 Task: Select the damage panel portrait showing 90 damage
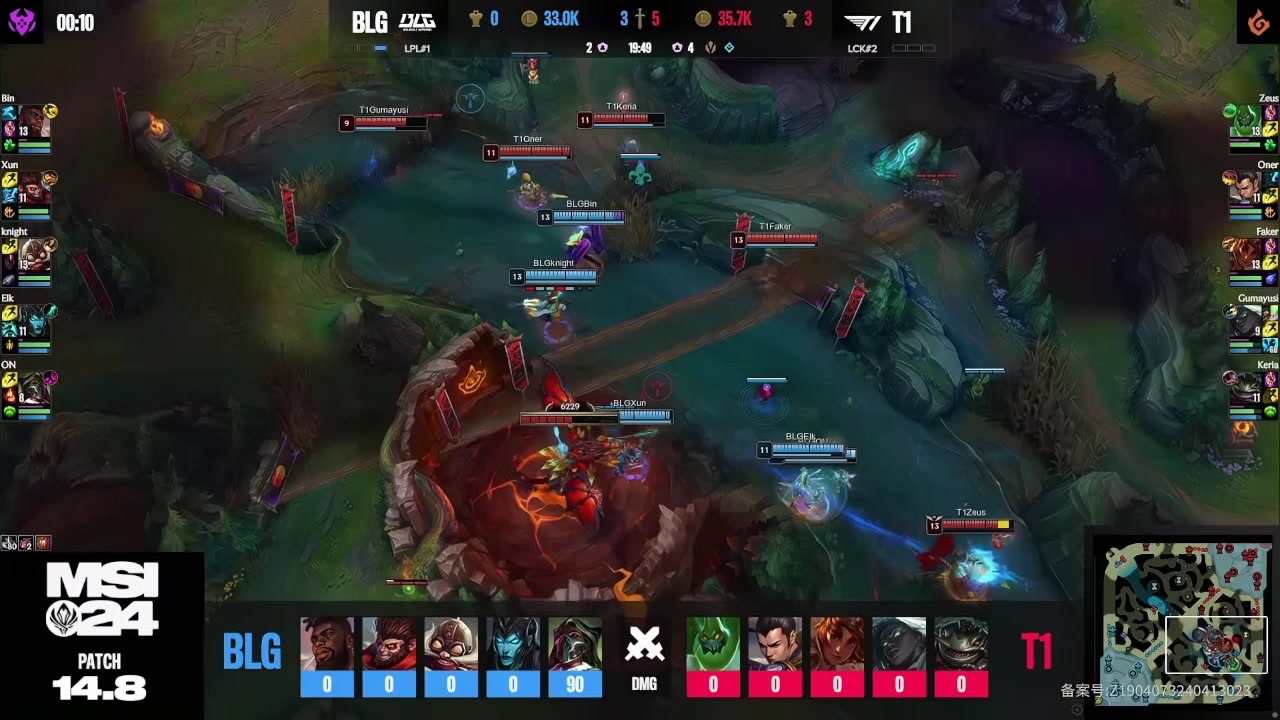(x=575, y=645)
